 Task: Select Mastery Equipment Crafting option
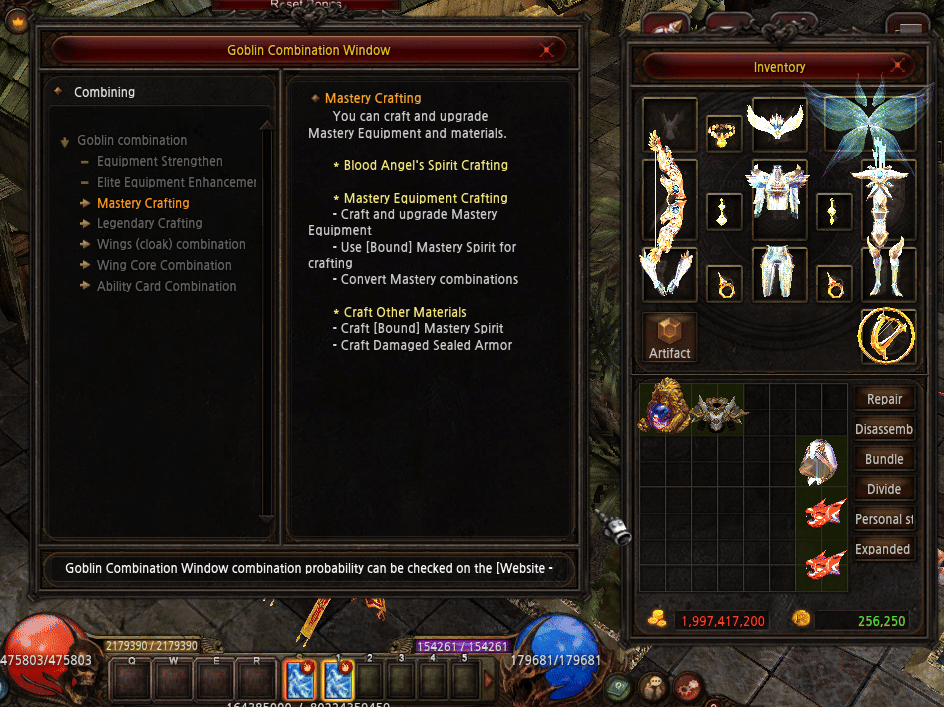[x=425, y=198]
